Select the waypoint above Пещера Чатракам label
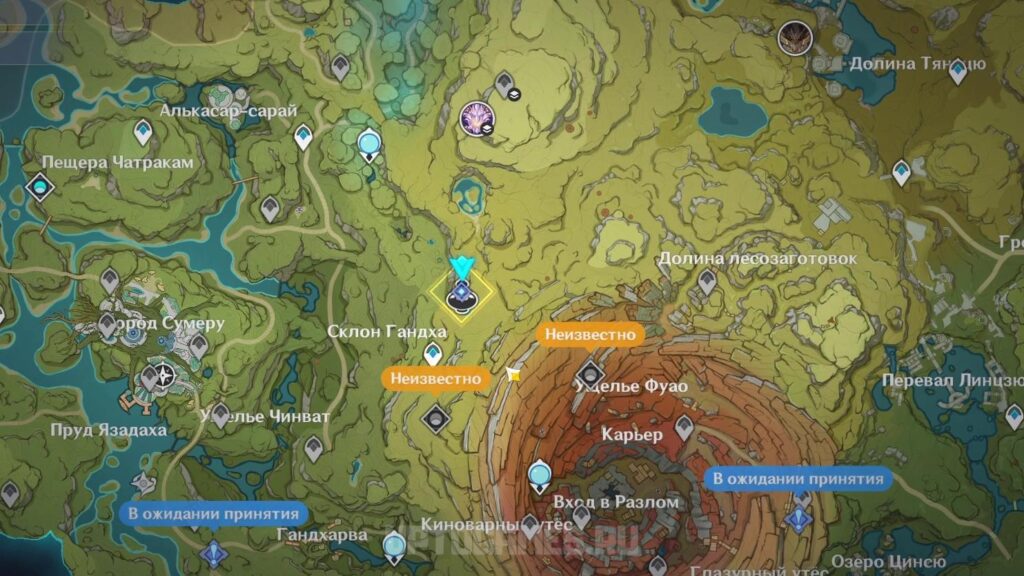Viewport: 1024px width, 576px height. [x=143, y=130]
